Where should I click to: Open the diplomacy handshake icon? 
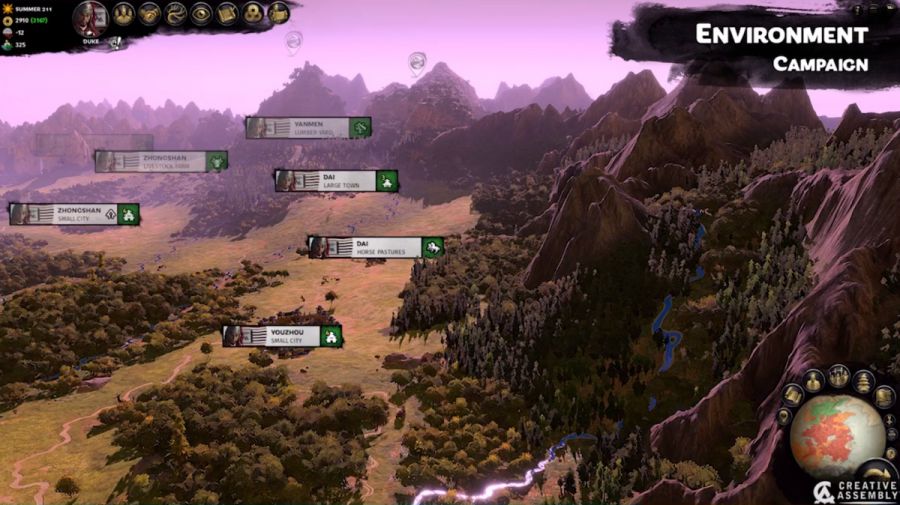[x=150, y=13]
